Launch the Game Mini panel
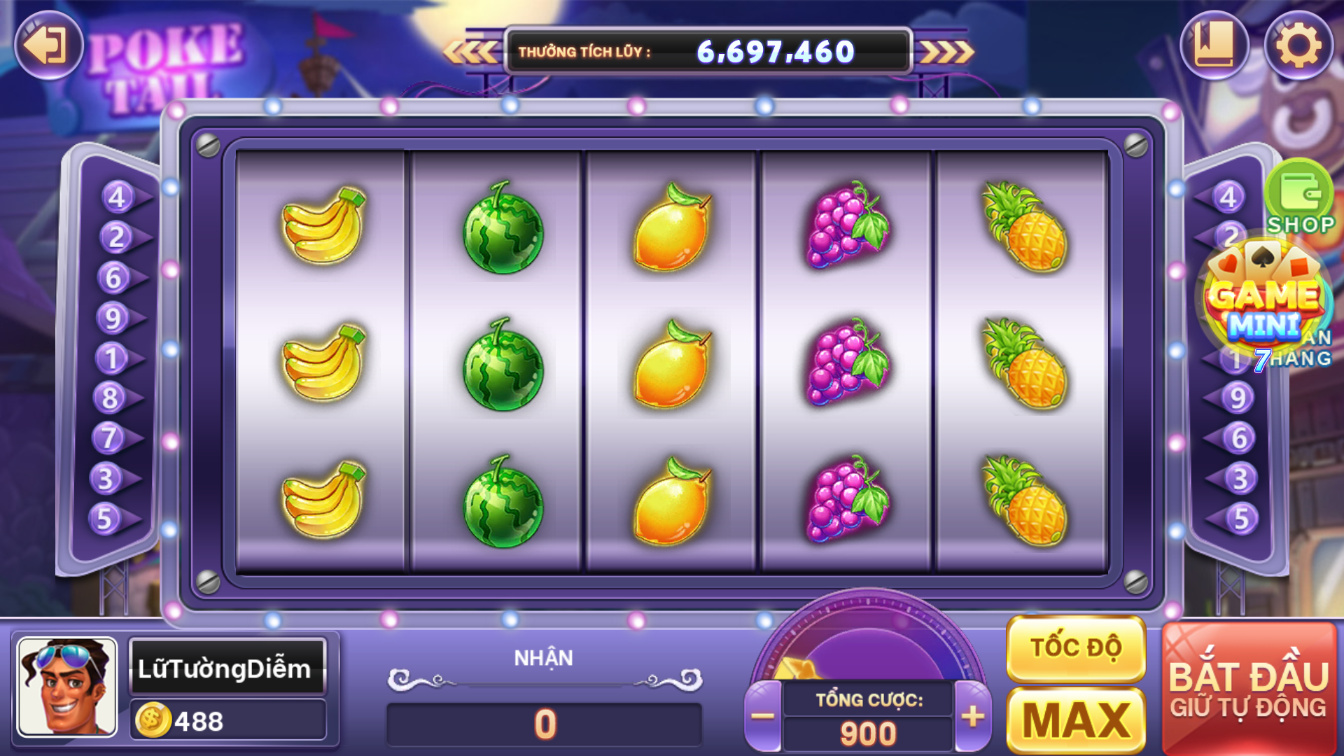 [1264, 301]
